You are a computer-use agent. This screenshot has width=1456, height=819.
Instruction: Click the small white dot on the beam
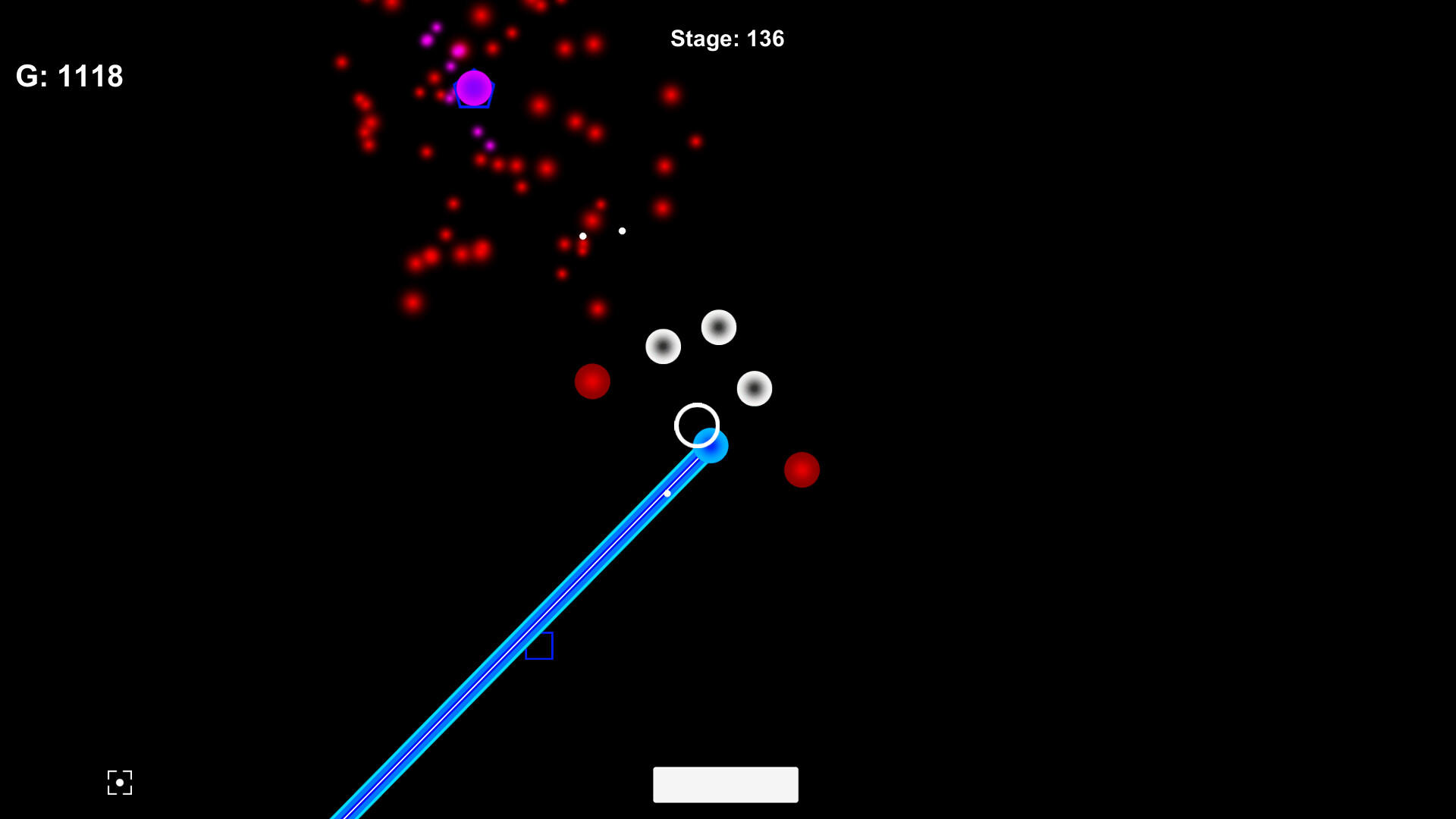667,493
